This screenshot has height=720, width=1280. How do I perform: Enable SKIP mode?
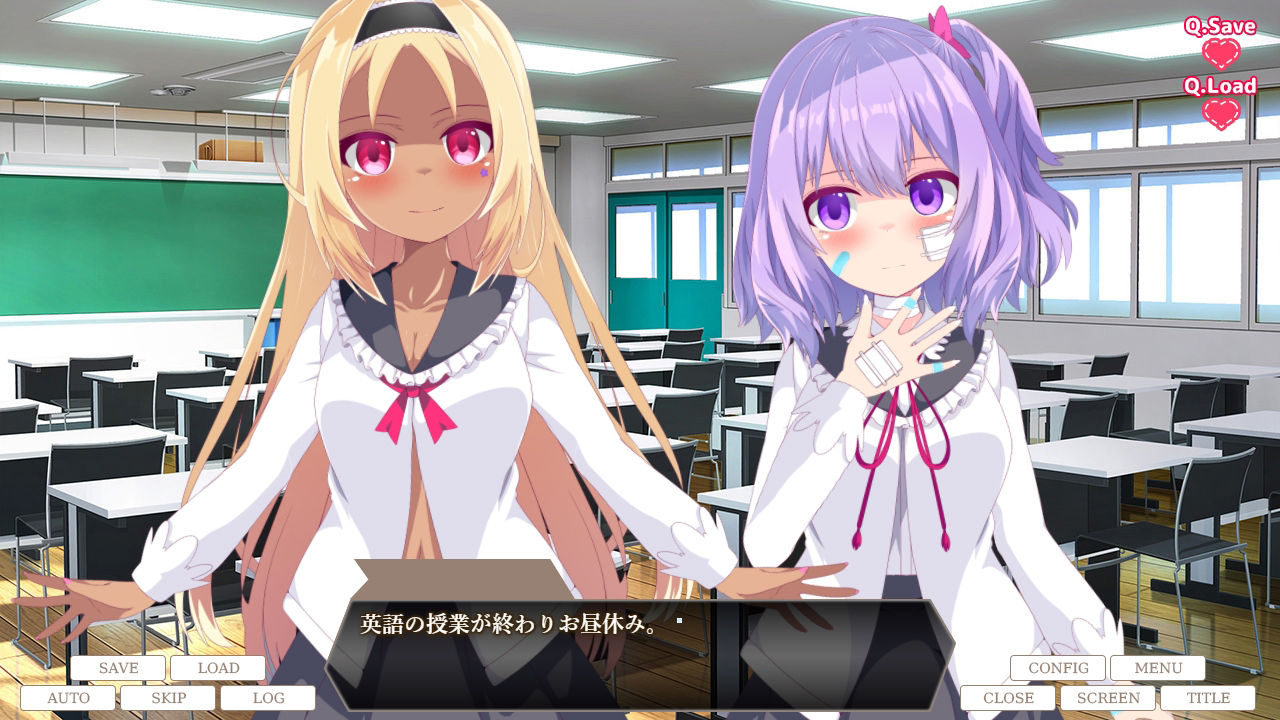(x=171, y=697)
